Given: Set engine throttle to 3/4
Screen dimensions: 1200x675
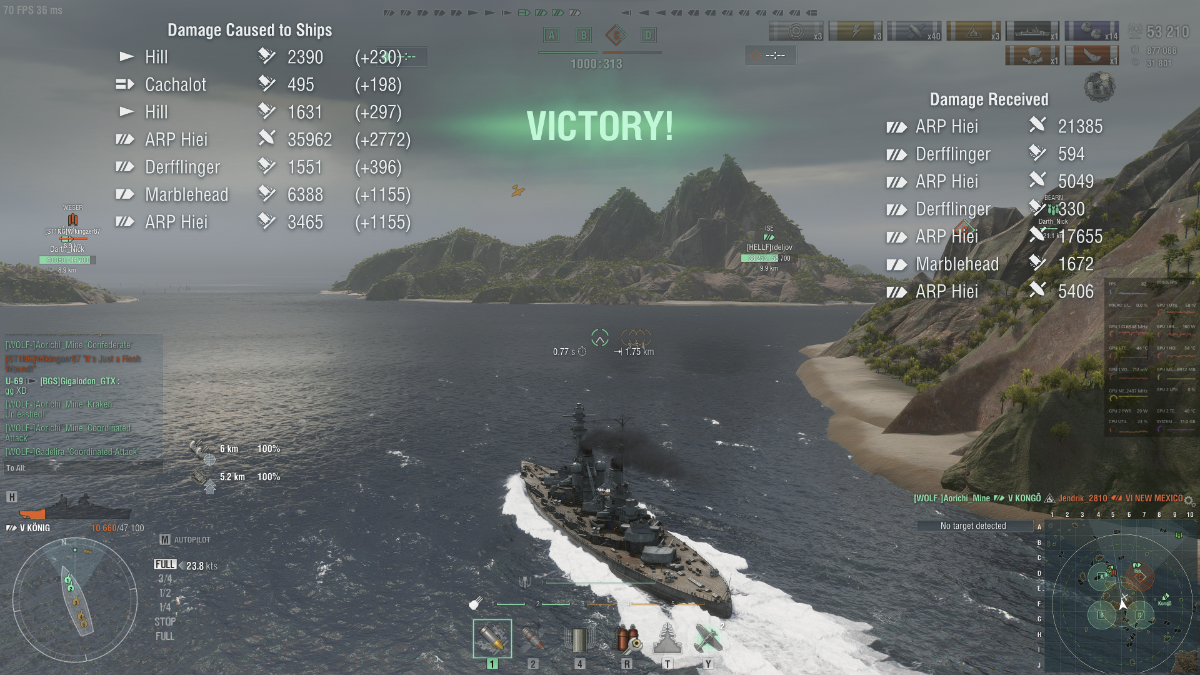Looking at the screenshot, I should click(165, 578).
